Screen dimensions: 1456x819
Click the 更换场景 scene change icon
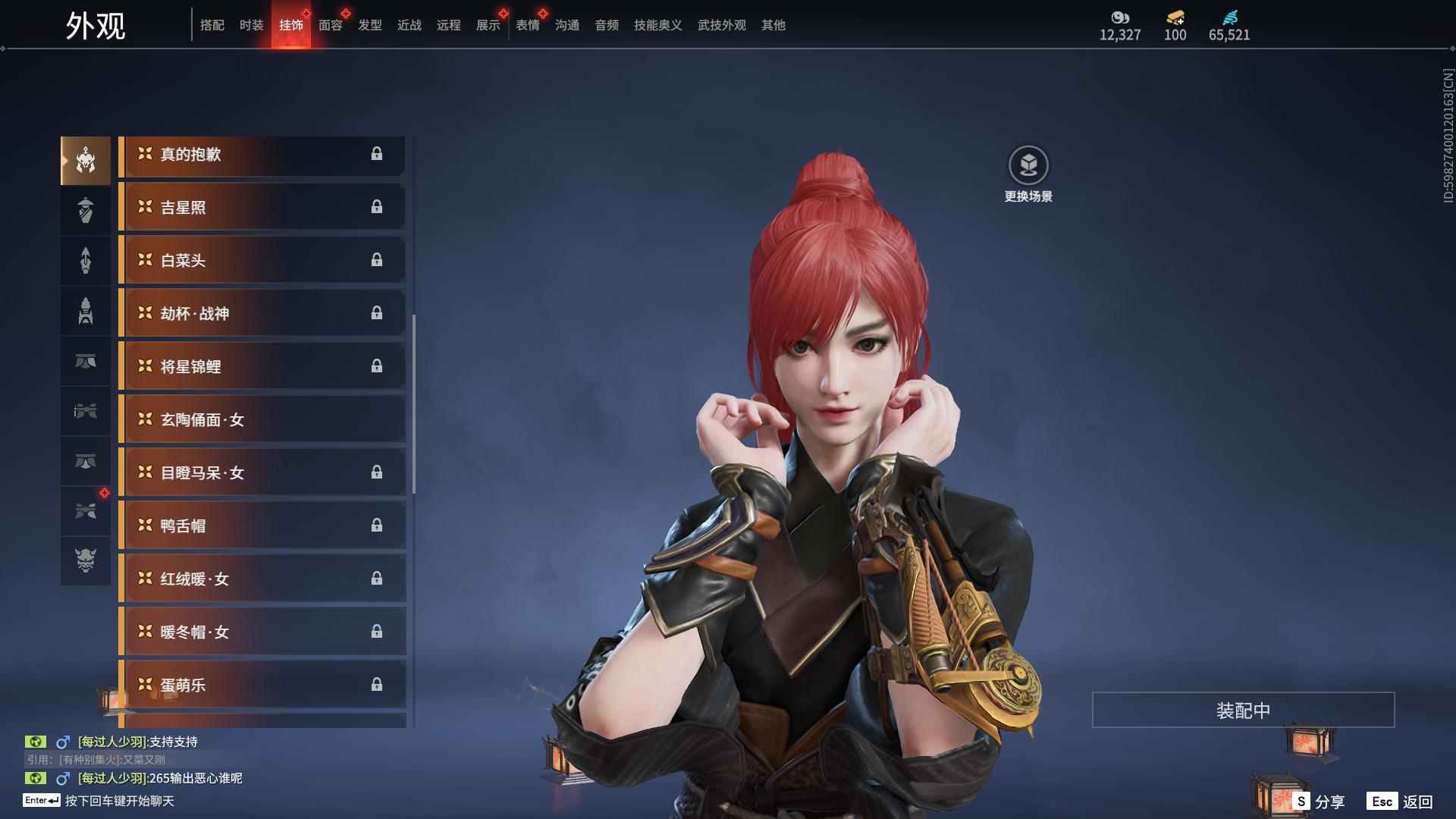point(1028,165)
